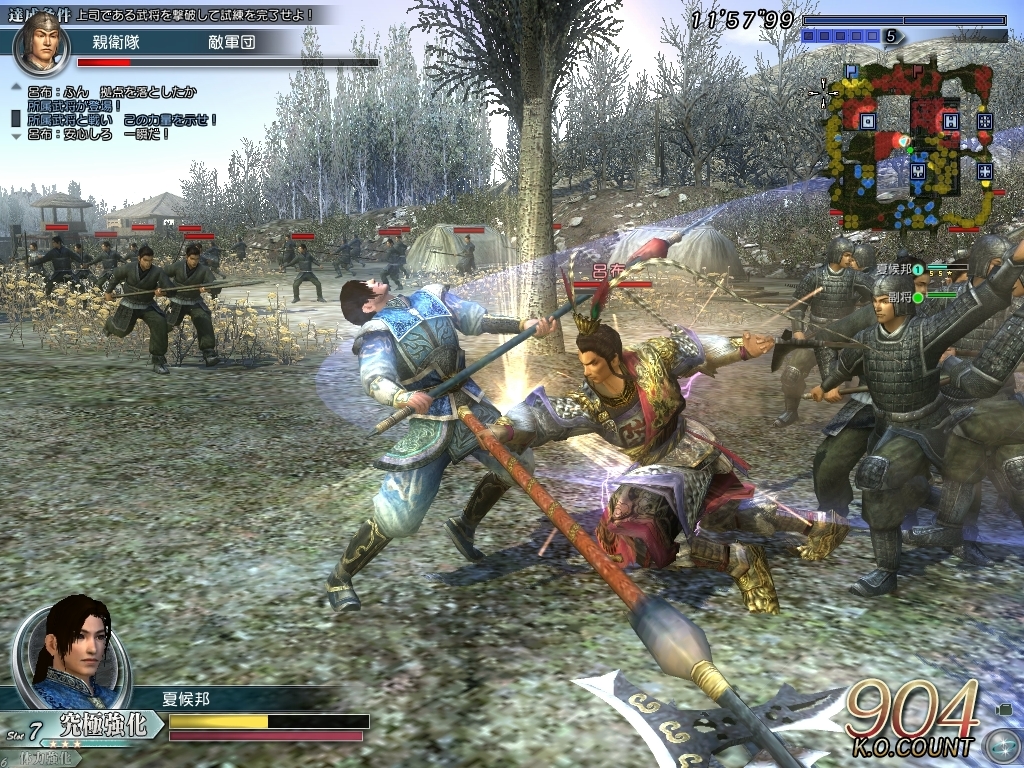Click the battle log's down arrow
Viewport: 1024px width, 768px height.
(15, 135)
